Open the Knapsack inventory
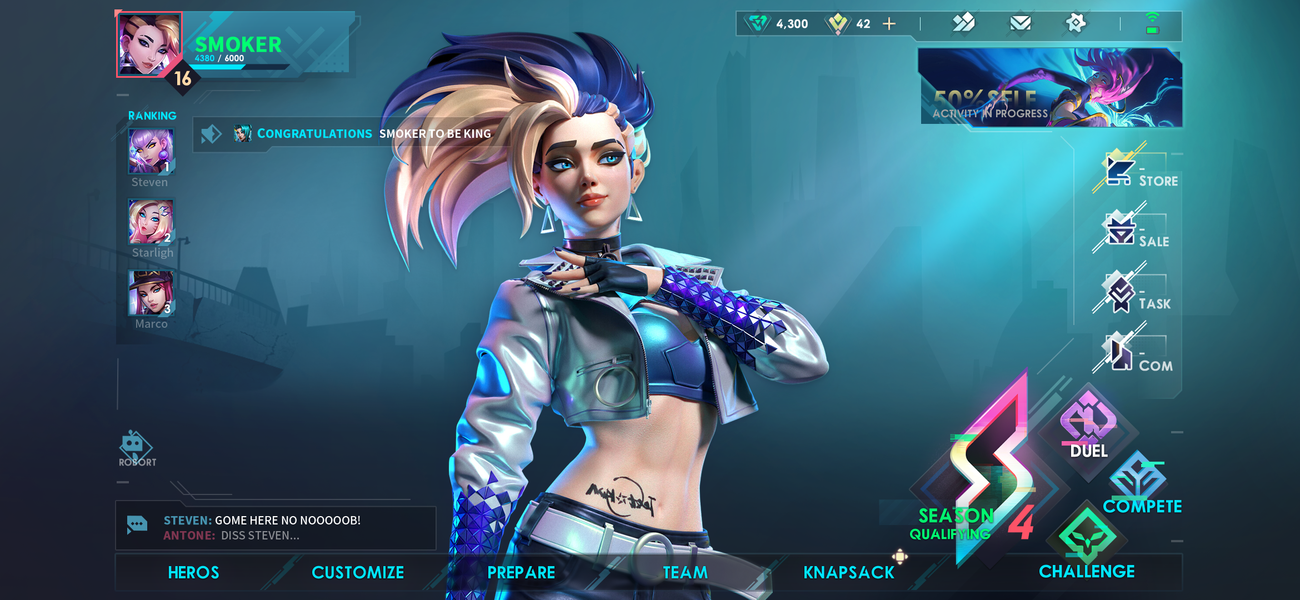 [x=849, y=572]
